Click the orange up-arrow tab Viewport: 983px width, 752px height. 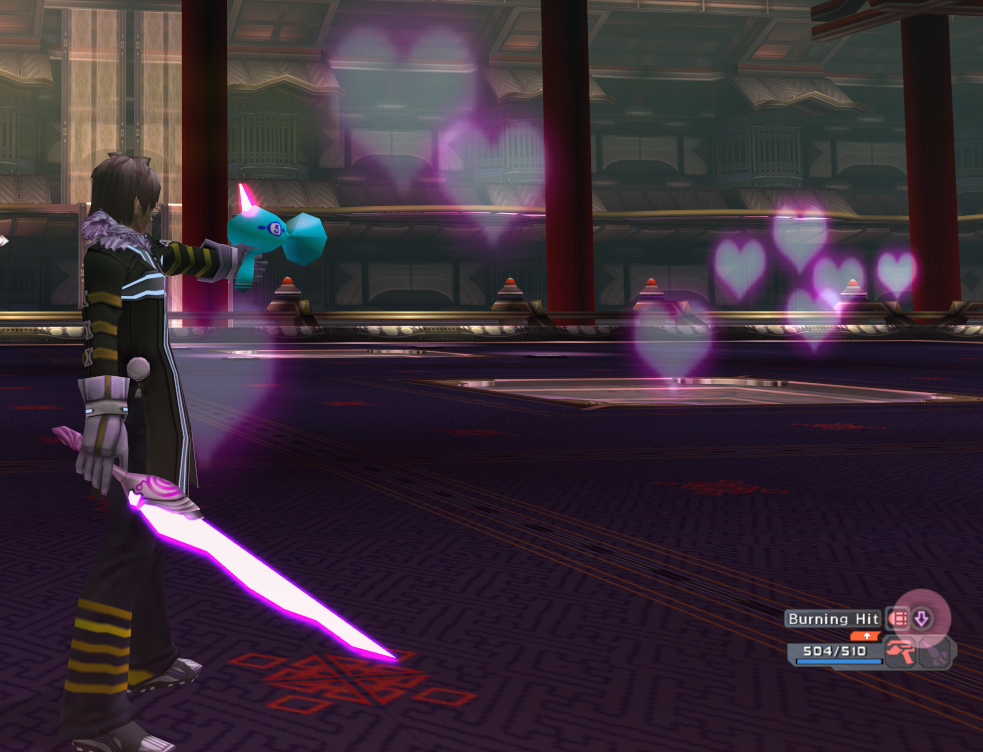[x=865, y=636]
